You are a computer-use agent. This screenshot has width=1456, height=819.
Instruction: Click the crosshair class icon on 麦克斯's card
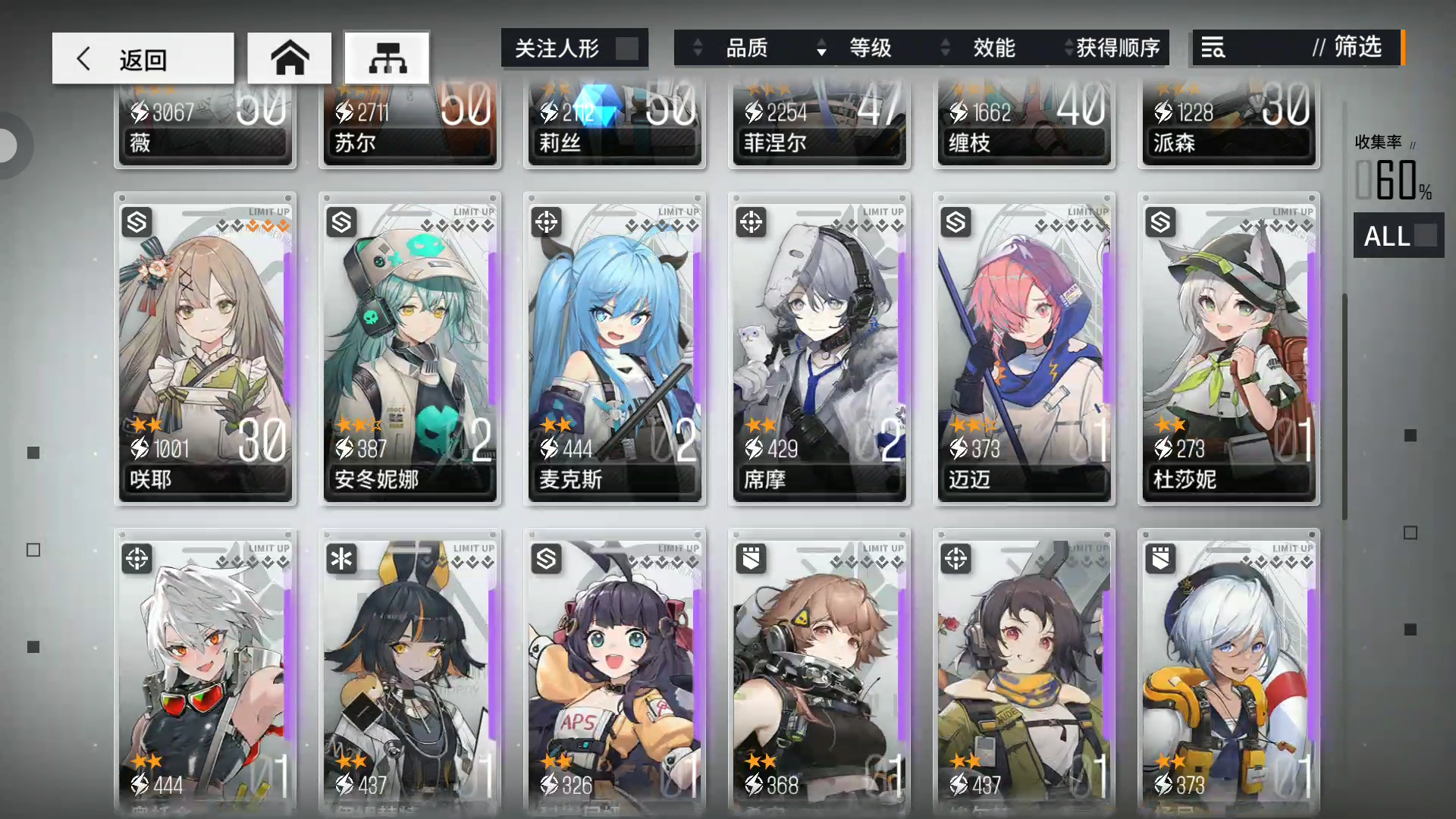[x=546, y=222]
